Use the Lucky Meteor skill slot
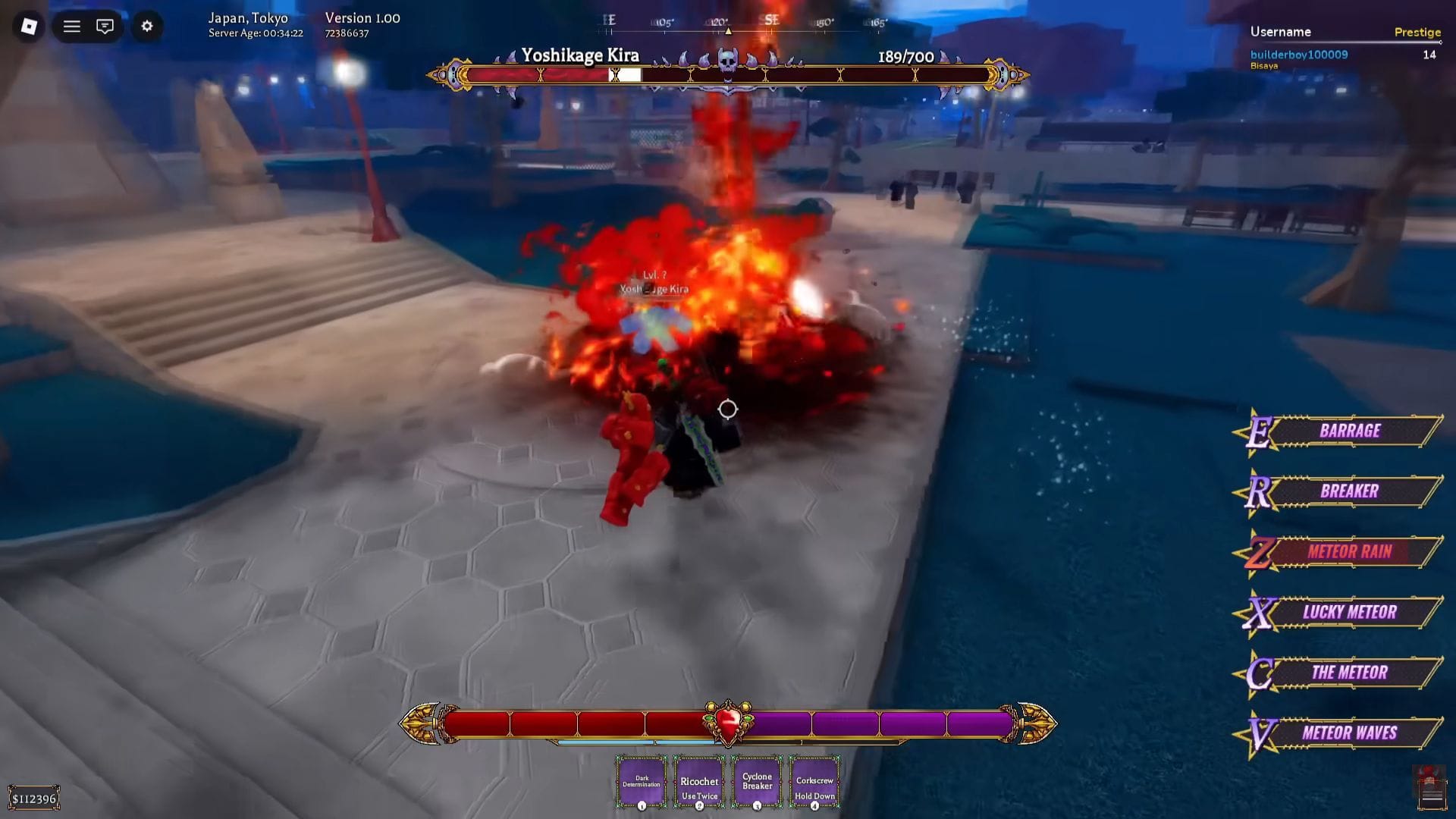The image size is (1456, 819). 1351,612
